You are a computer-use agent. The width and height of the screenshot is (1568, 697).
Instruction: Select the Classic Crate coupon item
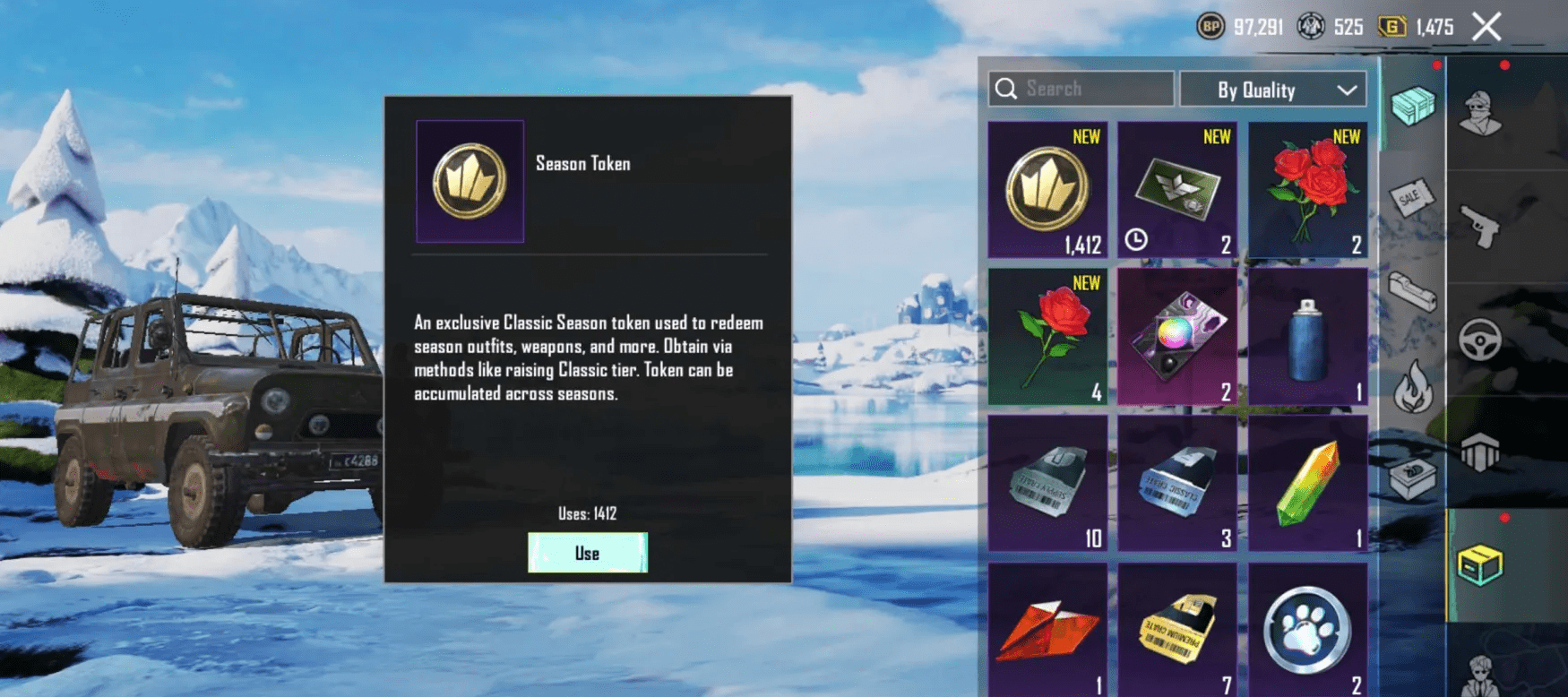[x=1177, y=484]
